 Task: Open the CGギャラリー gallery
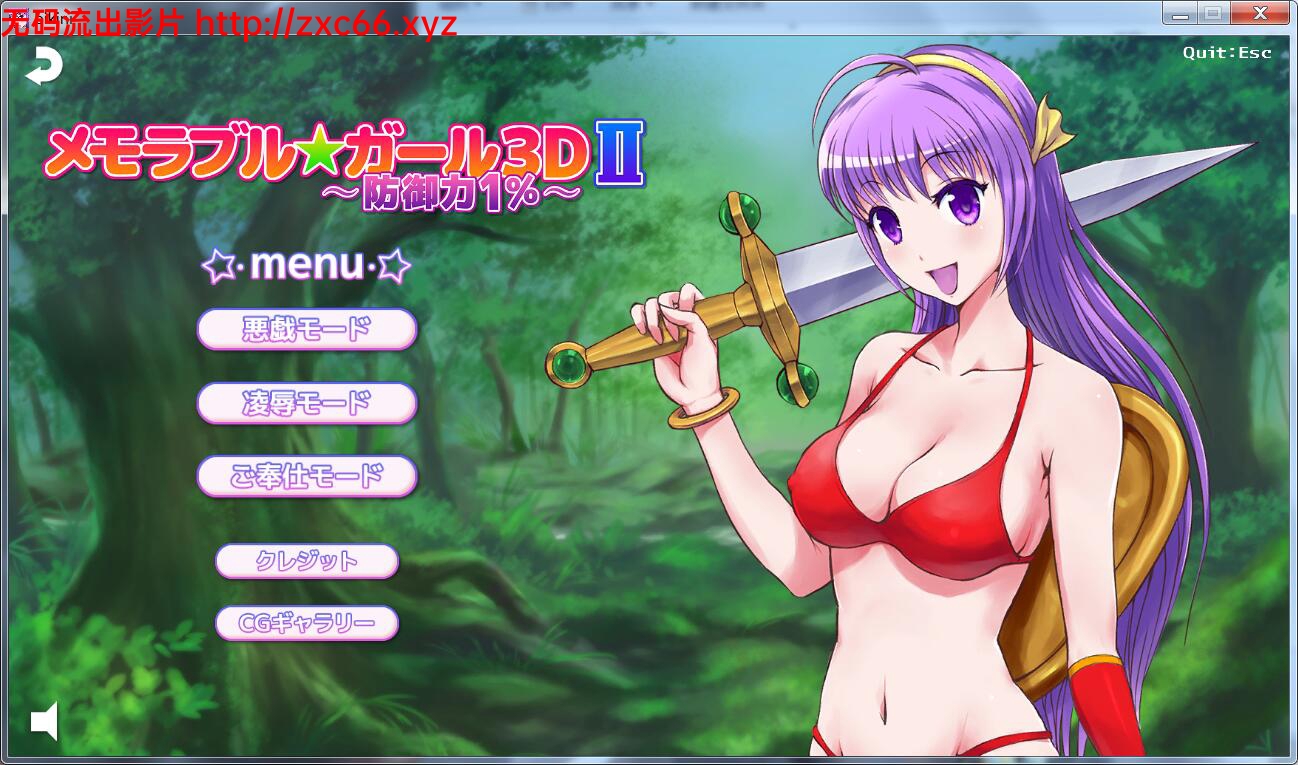coord(305,623)
